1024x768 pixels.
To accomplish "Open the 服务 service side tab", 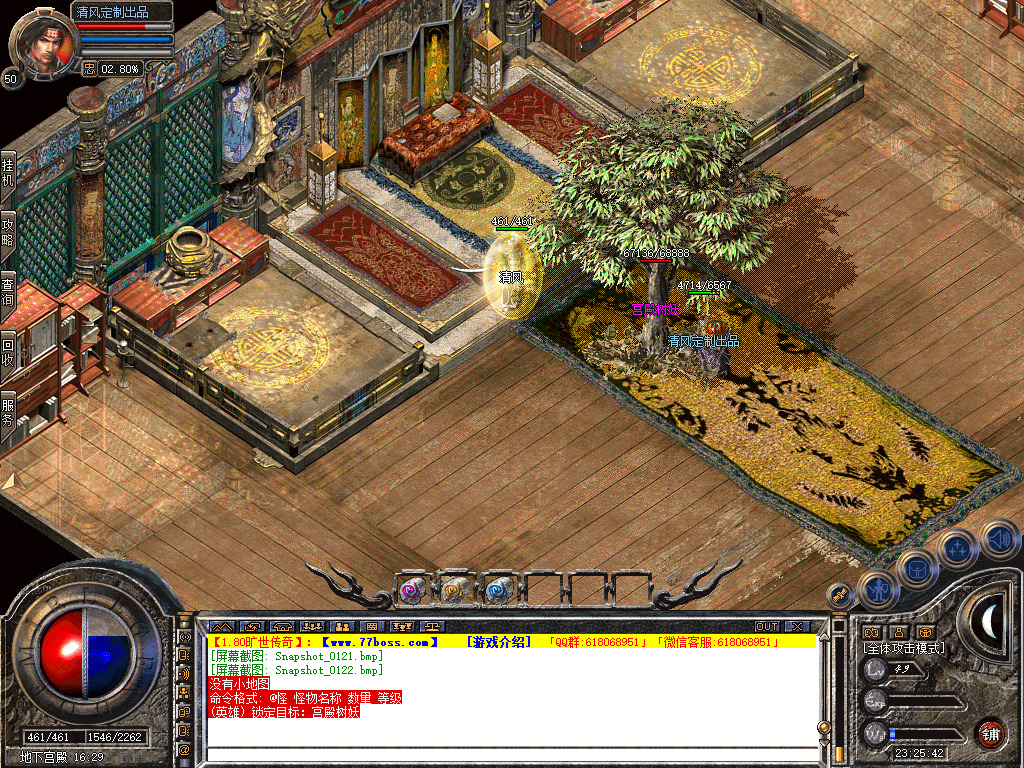I will tap(8, 413).
